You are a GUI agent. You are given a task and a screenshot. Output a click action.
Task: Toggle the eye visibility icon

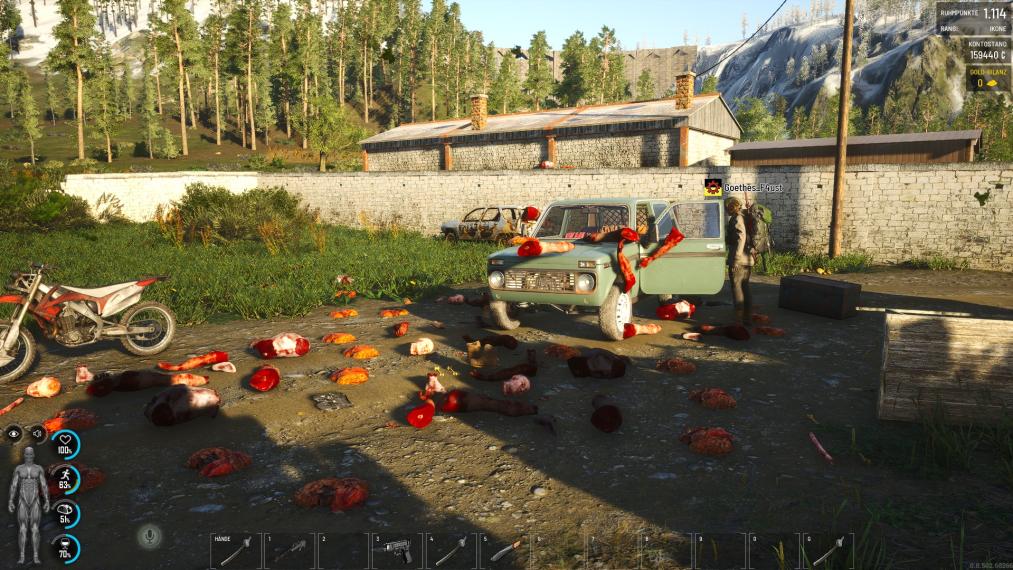pyautogui.click(x=14, y=433)
